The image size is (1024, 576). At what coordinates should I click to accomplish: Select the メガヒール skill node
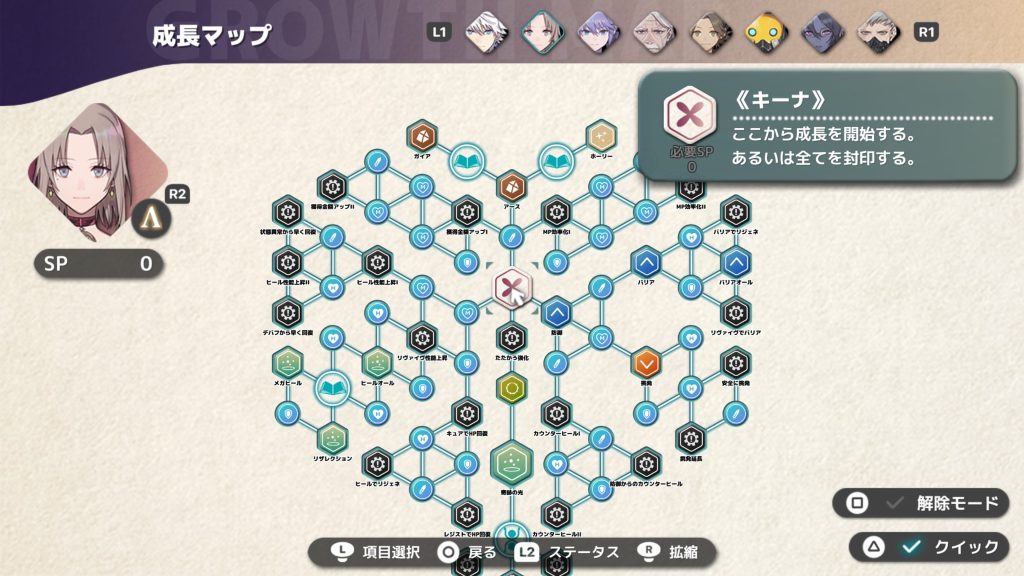[x=288, y=360]
